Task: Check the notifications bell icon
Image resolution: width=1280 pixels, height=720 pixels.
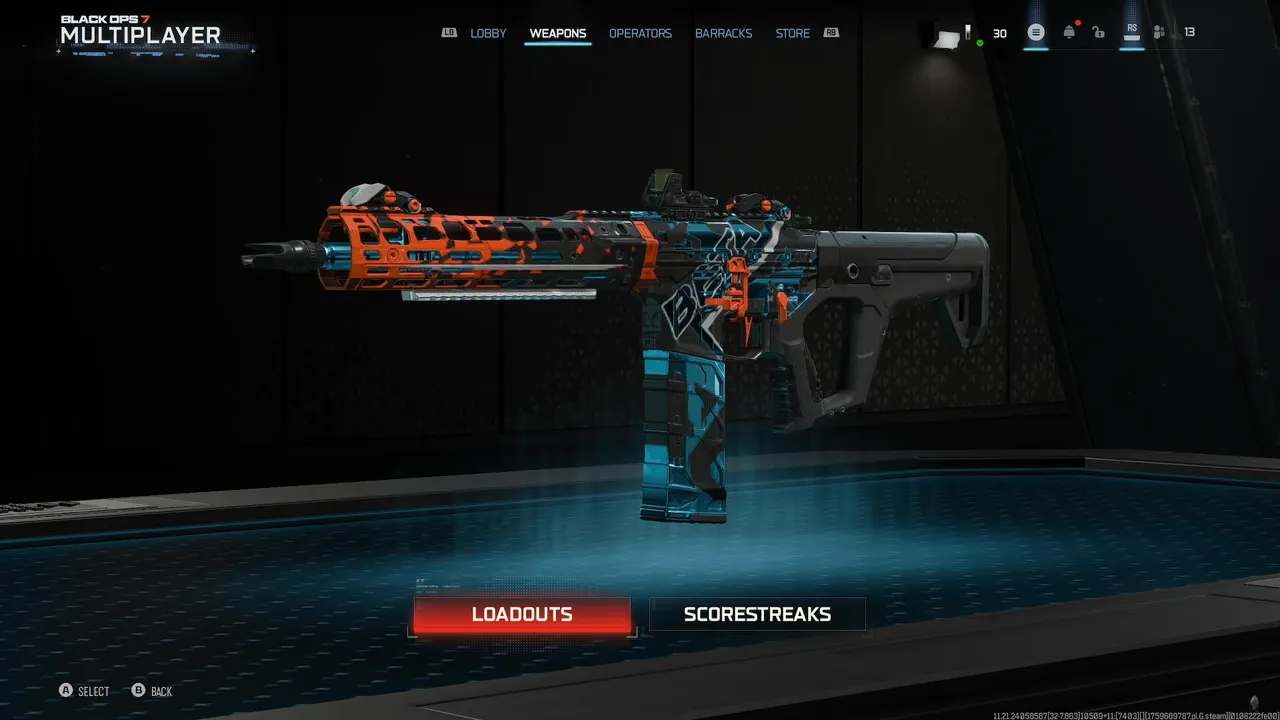Action: click(1069, 33)
